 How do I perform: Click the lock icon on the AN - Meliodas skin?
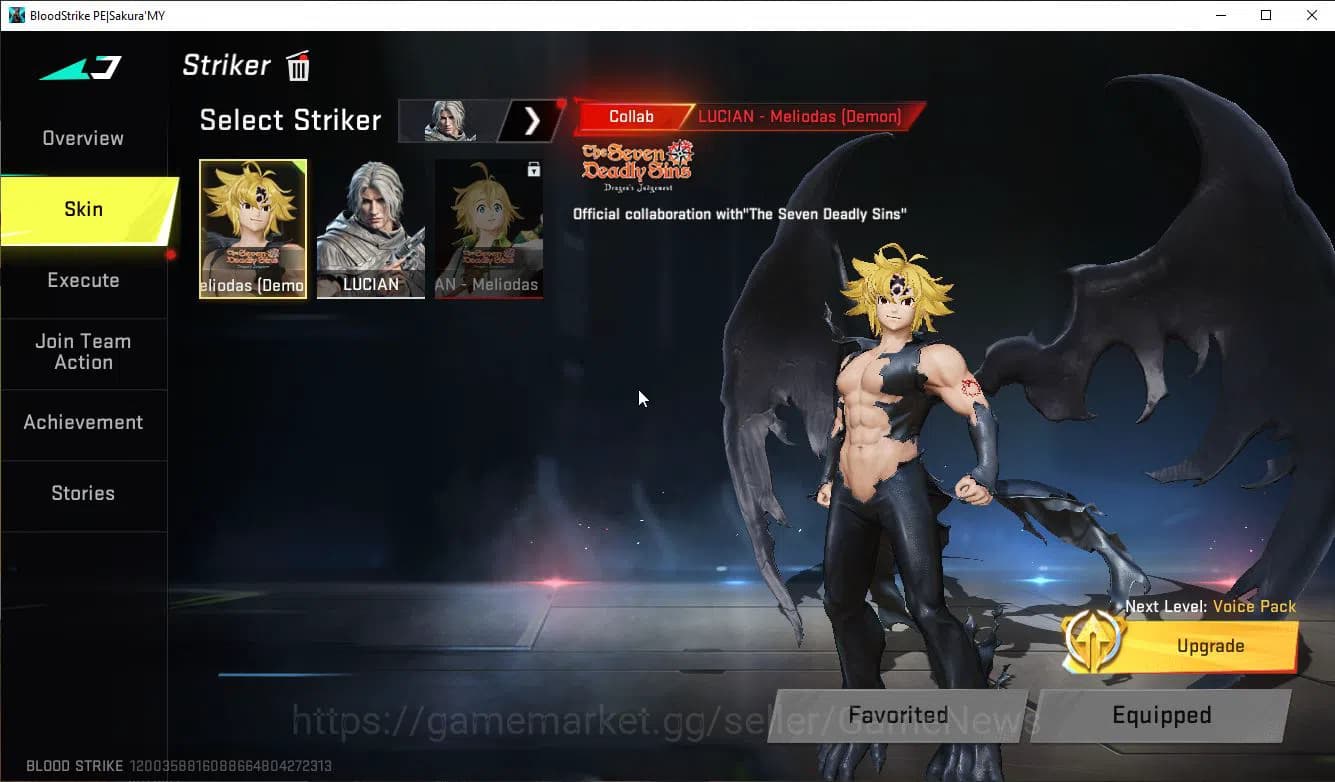point(534,169)
